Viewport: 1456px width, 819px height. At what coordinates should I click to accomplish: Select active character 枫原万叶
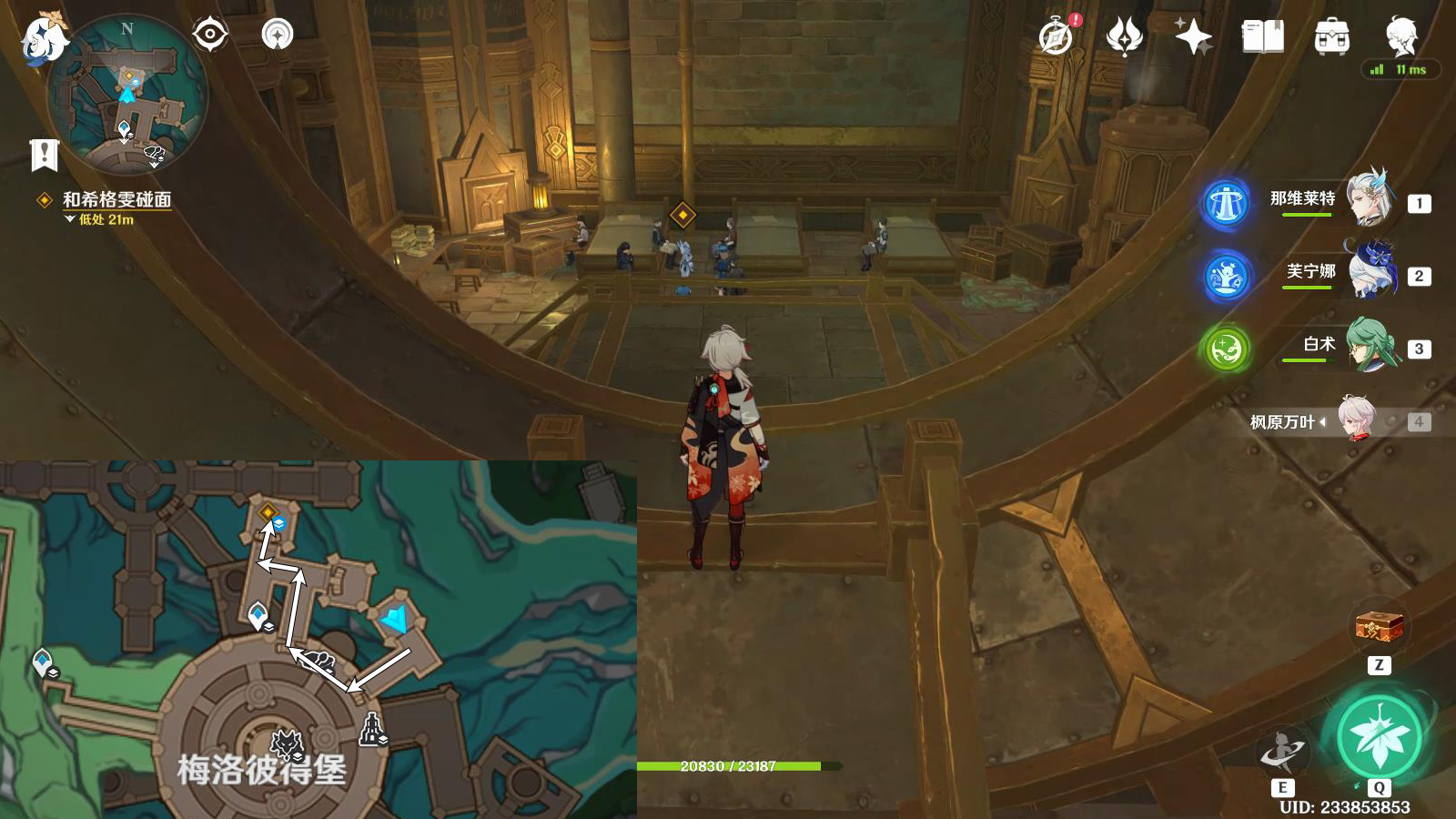click(1356, 420)
